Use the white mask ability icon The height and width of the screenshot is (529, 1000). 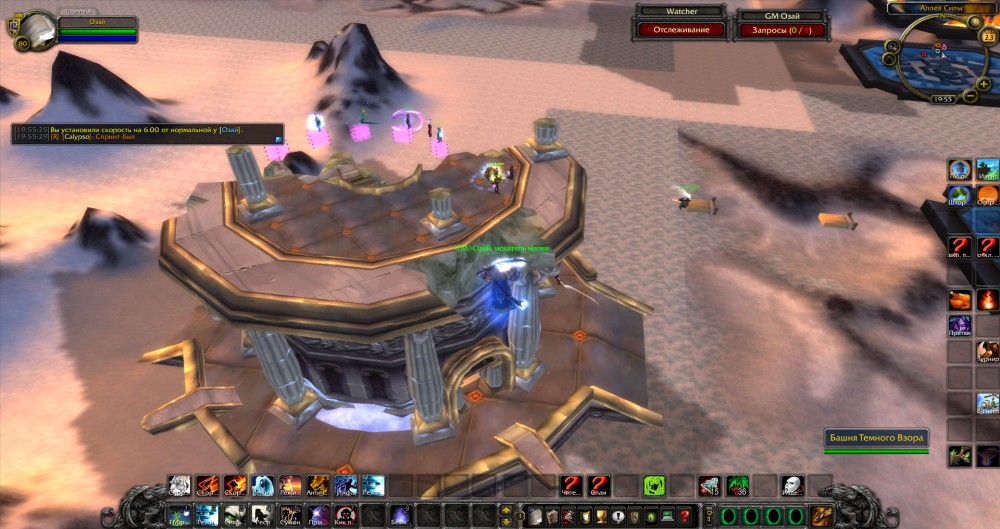click(791, 485)
